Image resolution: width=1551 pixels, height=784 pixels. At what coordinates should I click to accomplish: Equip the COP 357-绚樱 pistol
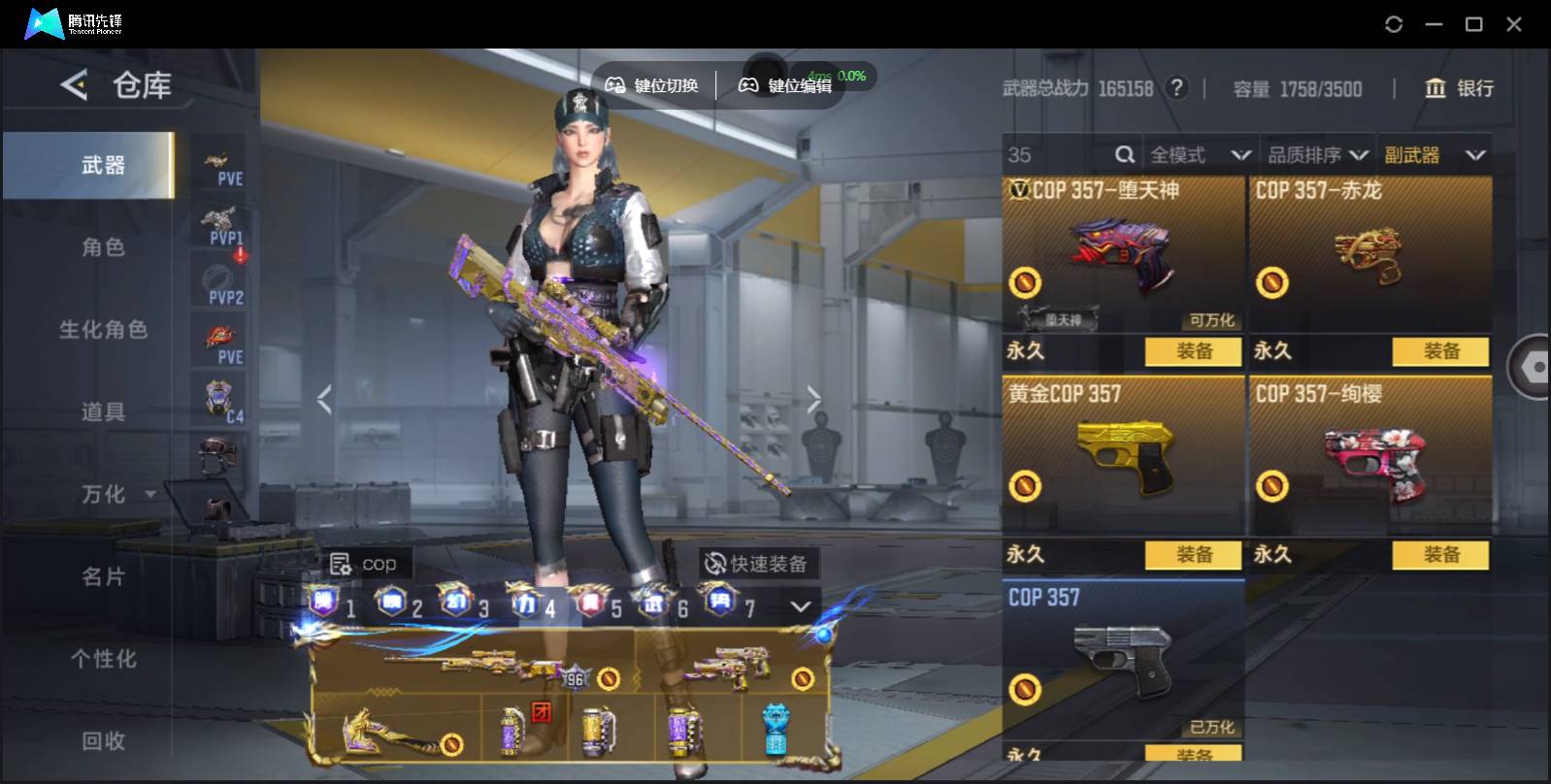click(x=1440, y=555)
